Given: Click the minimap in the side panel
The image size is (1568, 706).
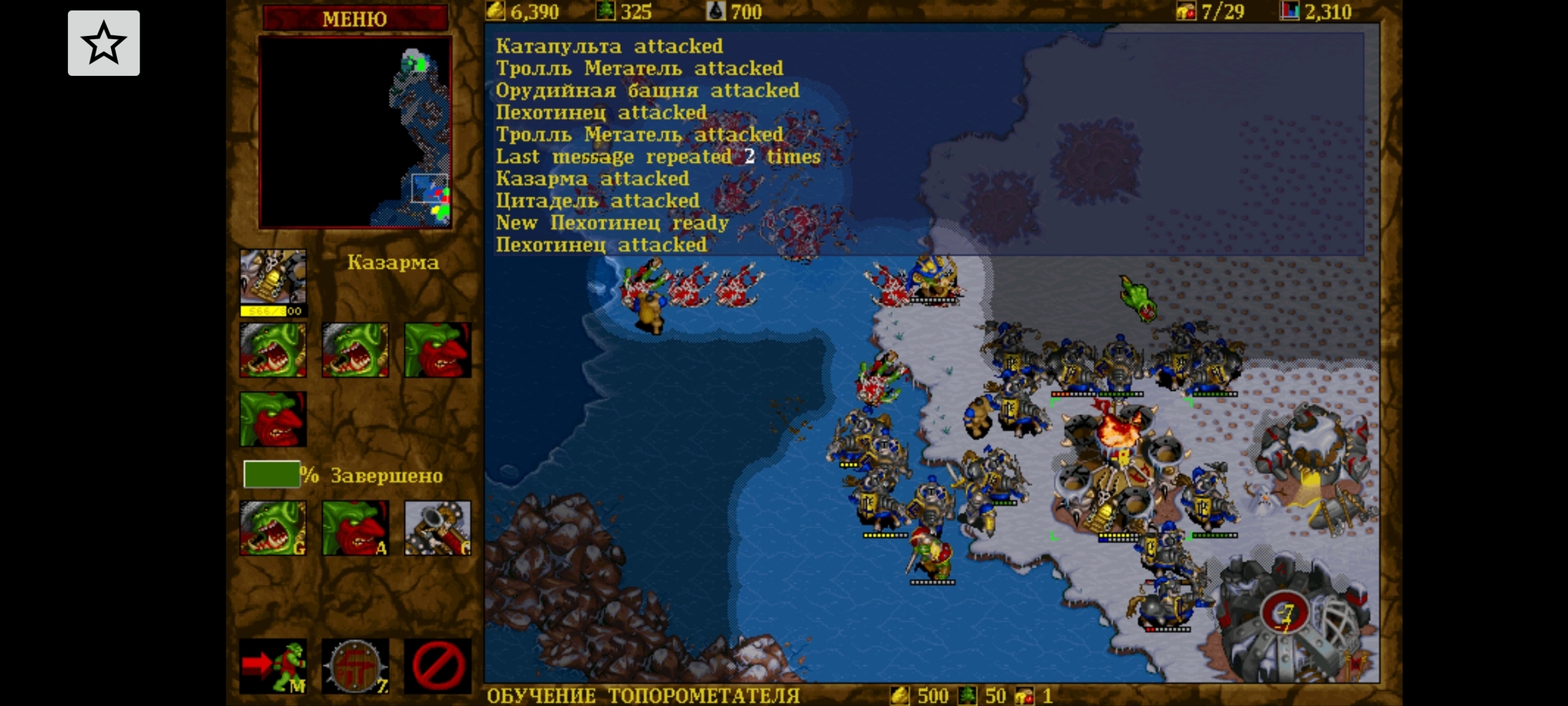Looking at the screenshot, I should 355,132.
